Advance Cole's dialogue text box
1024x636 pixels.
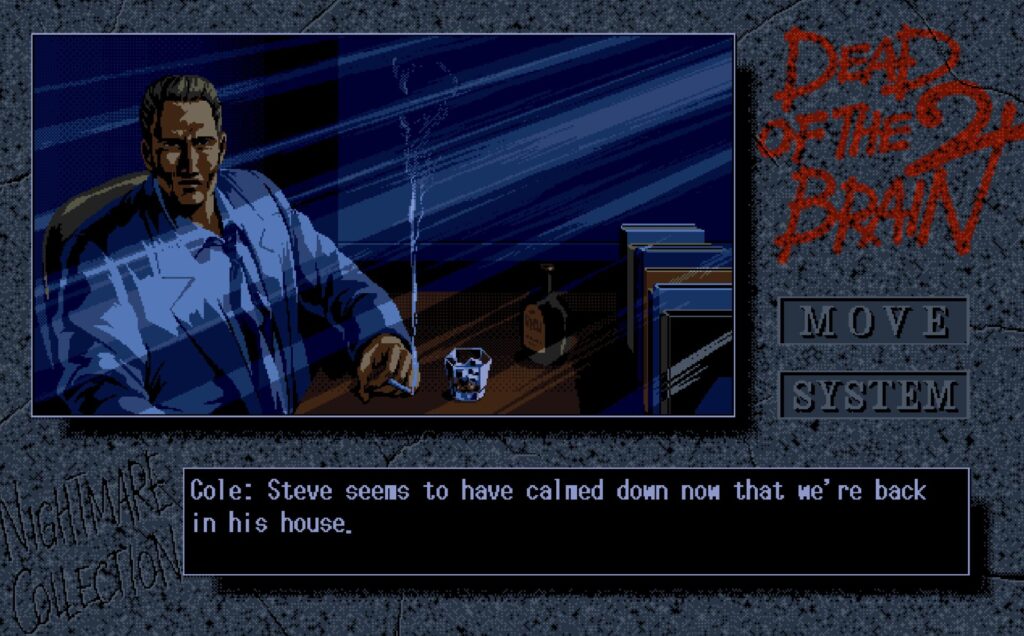pos(575,521)
